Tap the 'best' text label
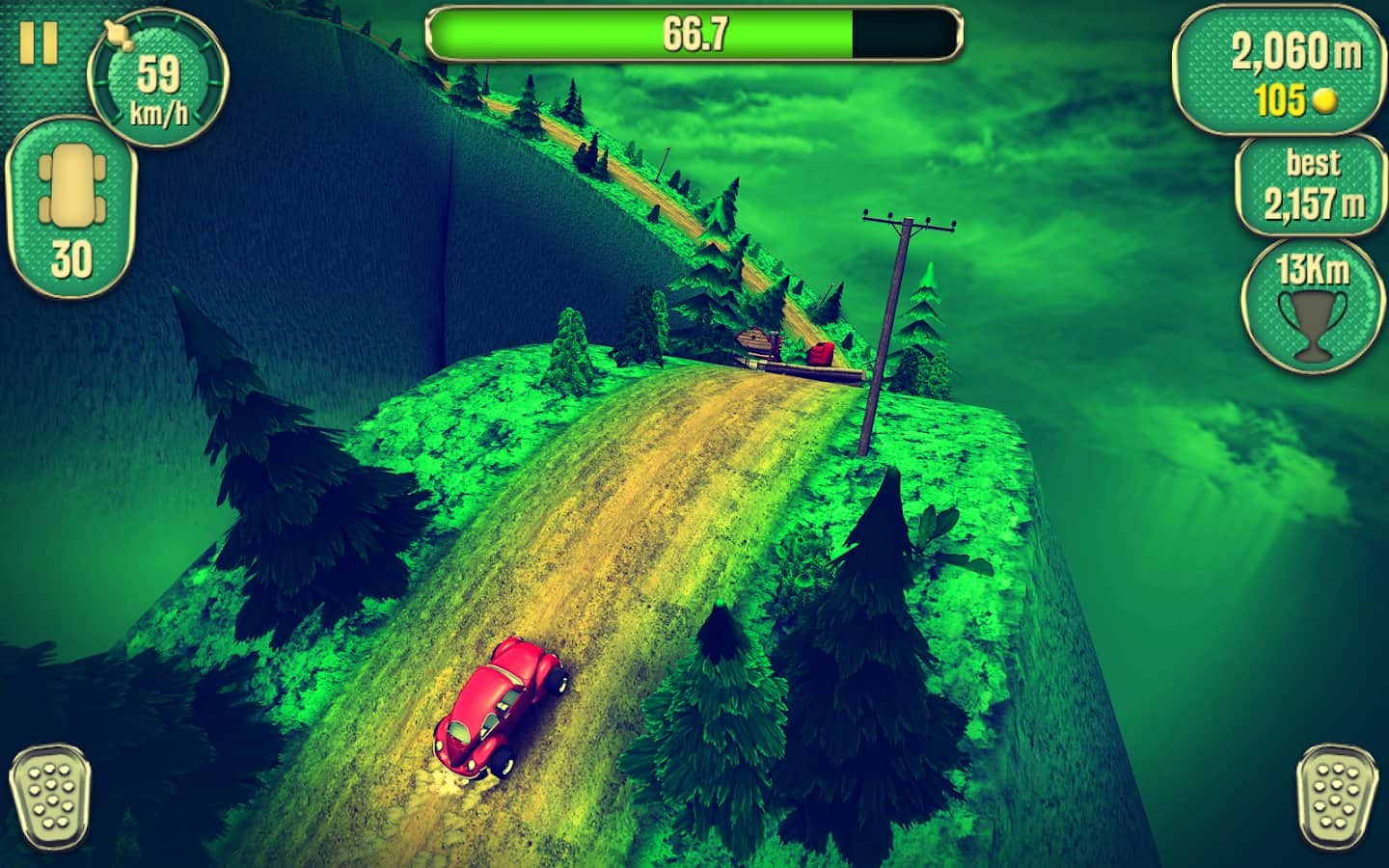Viewport: 1389px width, 868px height. pyautogui.click(x=1312, y=162)
